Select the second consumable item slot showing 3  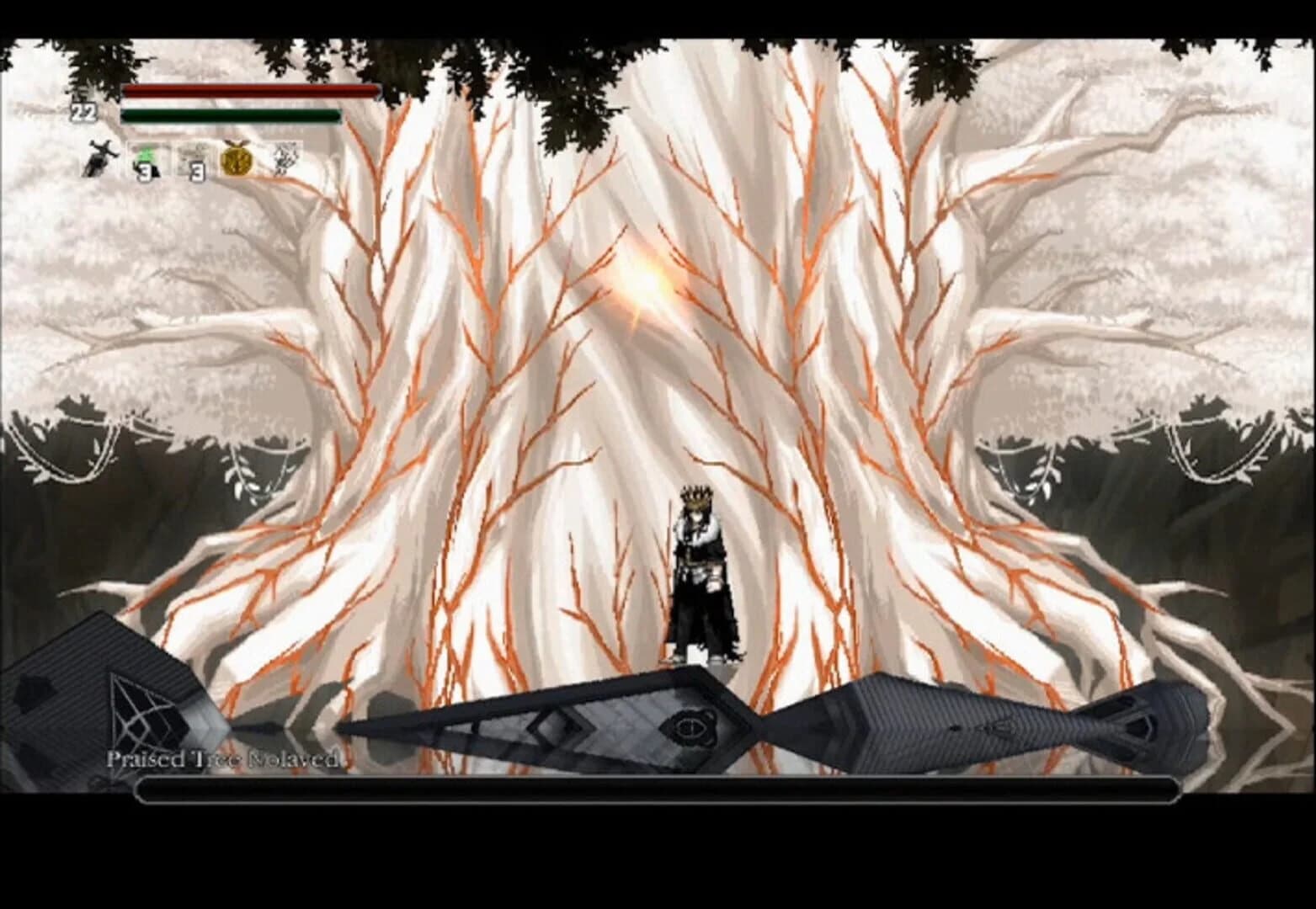coord(195,158)
